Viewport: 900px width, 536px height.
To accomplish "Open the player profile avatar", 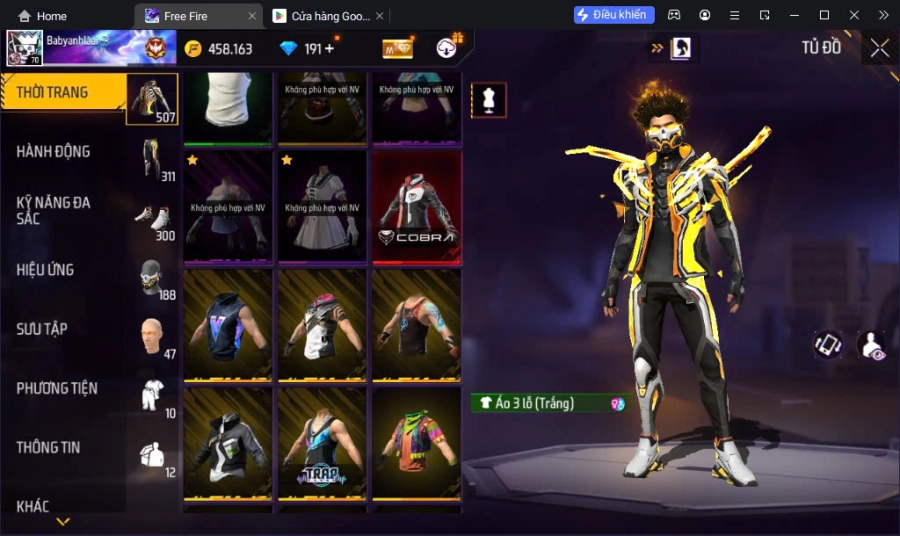I will tap(24, 48).
